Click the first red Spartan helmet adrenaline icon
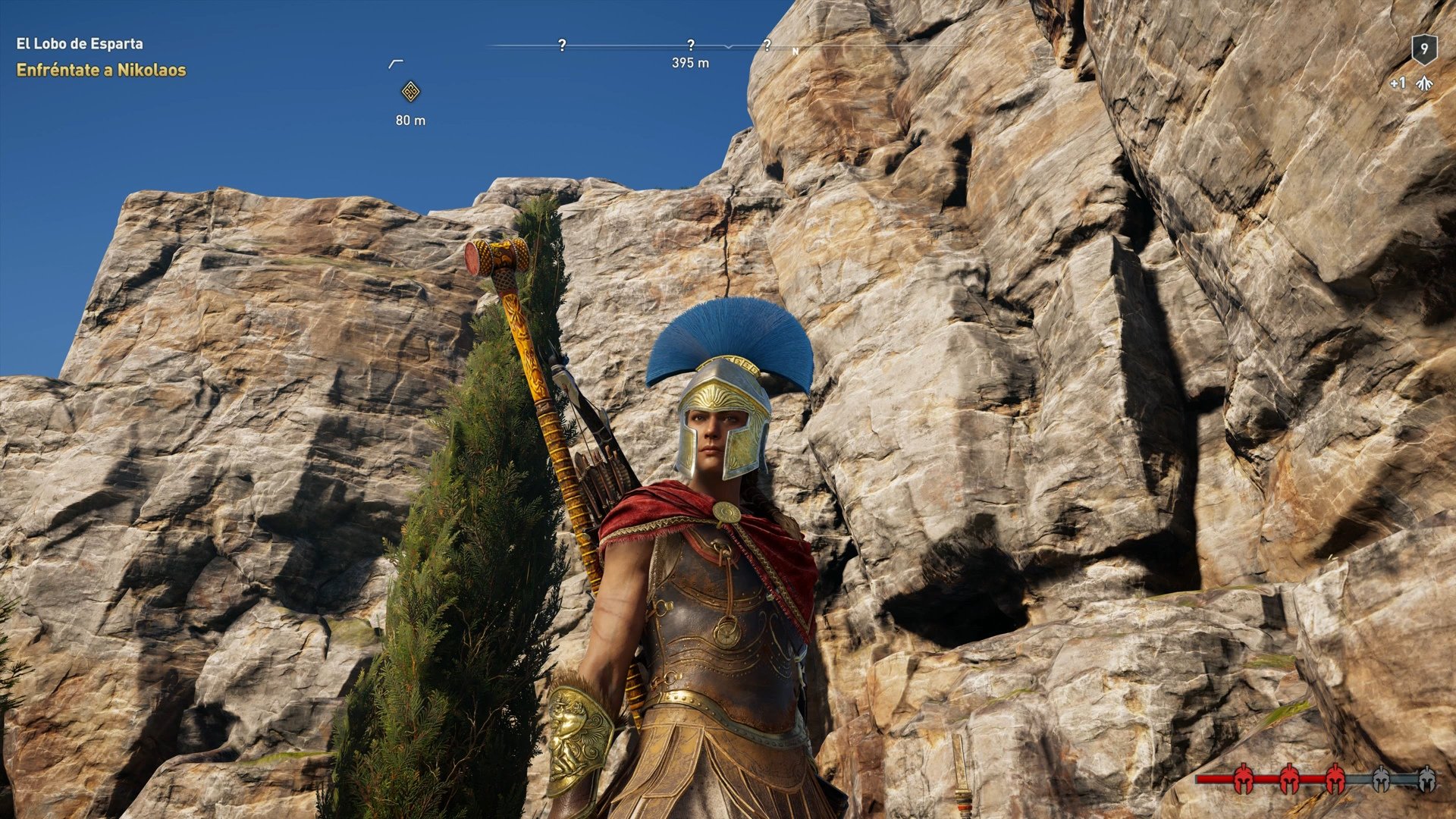The image size is (1456, 819). point(1244,779)
